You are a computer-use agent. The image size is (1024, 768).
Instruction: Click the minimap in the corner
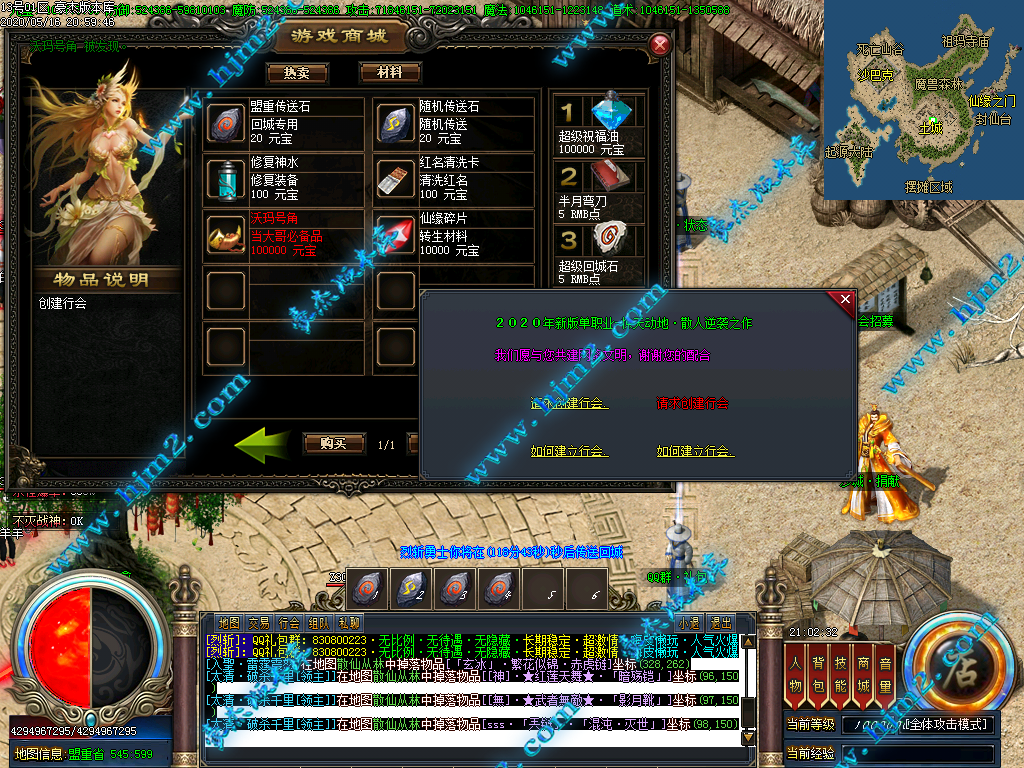[x=923, y=100]
